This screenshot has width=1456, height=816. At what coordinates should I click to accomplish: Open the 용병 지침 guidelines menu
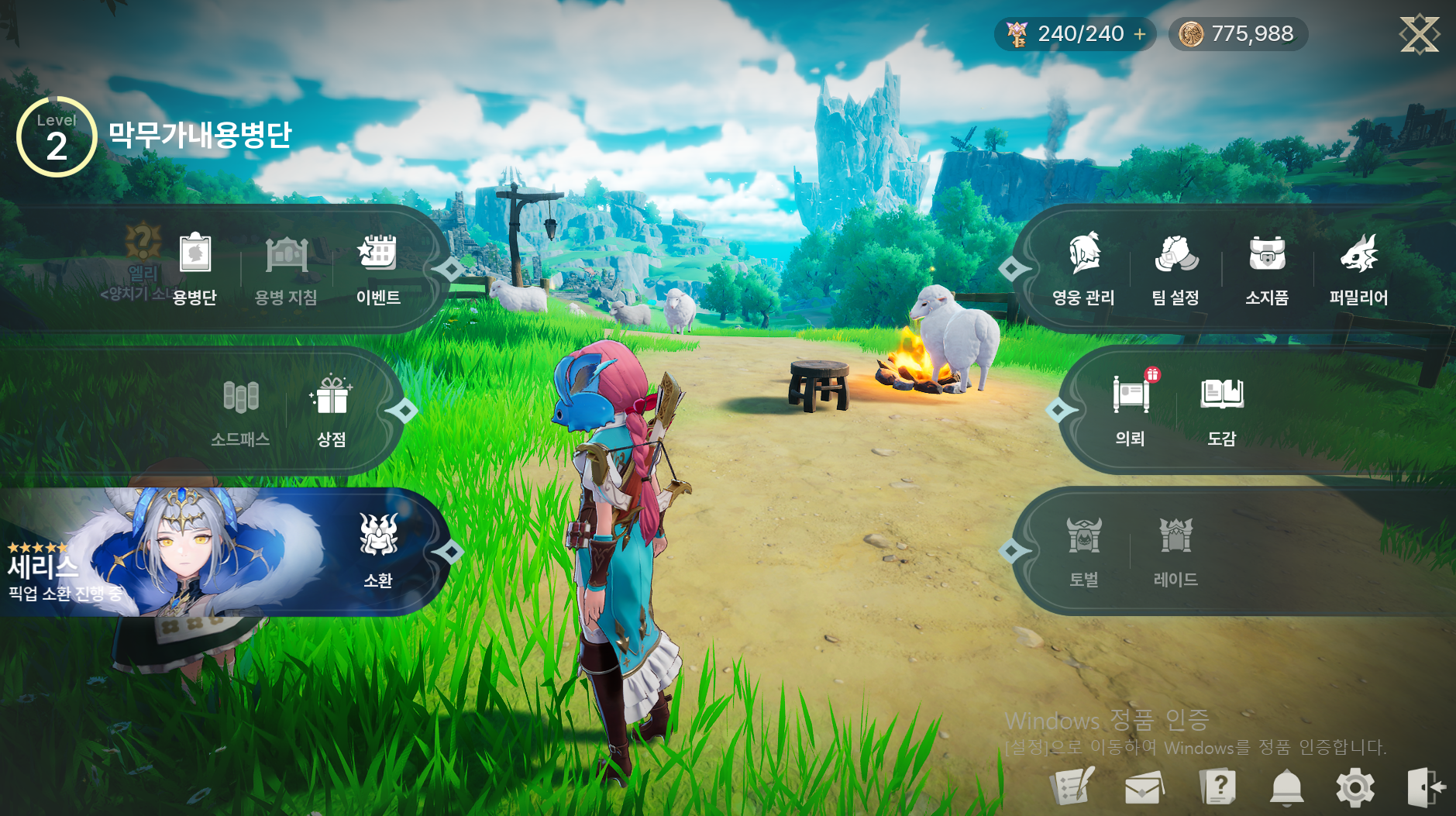tap(286, 267)
